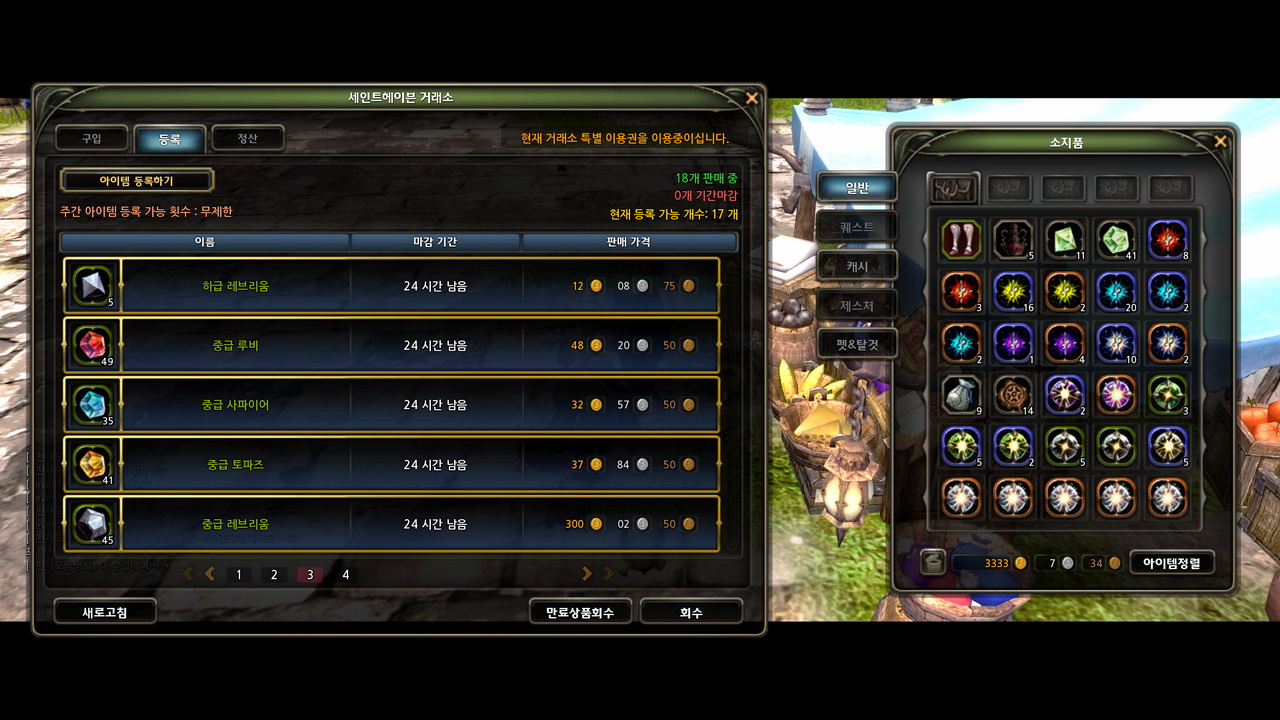Open the 정산 tab
Image resolution: width=1280 pixels, height=720 pixels.
pyautogui.click(x=247, y=138)
